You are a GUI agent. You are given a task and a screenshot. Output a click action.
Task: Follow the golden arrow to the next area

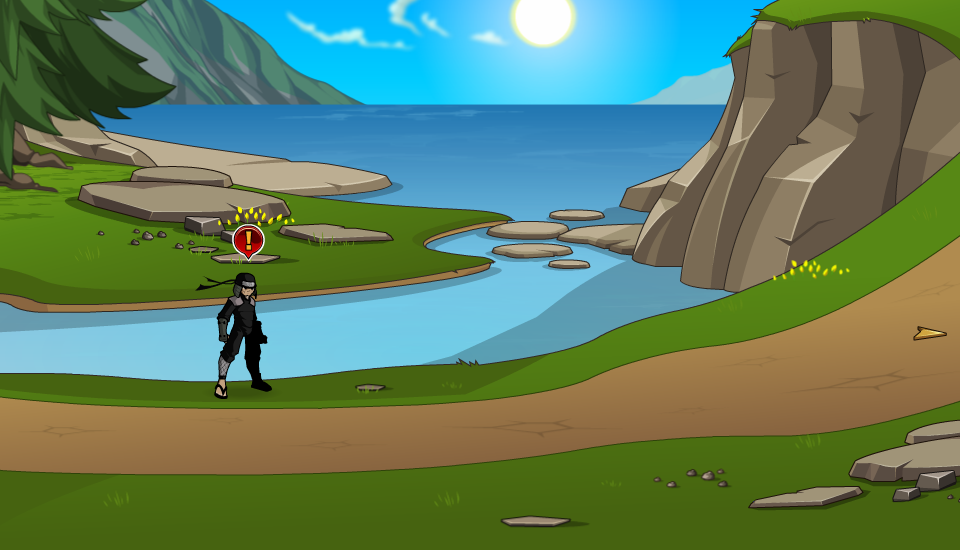click(x=929, y=334)
